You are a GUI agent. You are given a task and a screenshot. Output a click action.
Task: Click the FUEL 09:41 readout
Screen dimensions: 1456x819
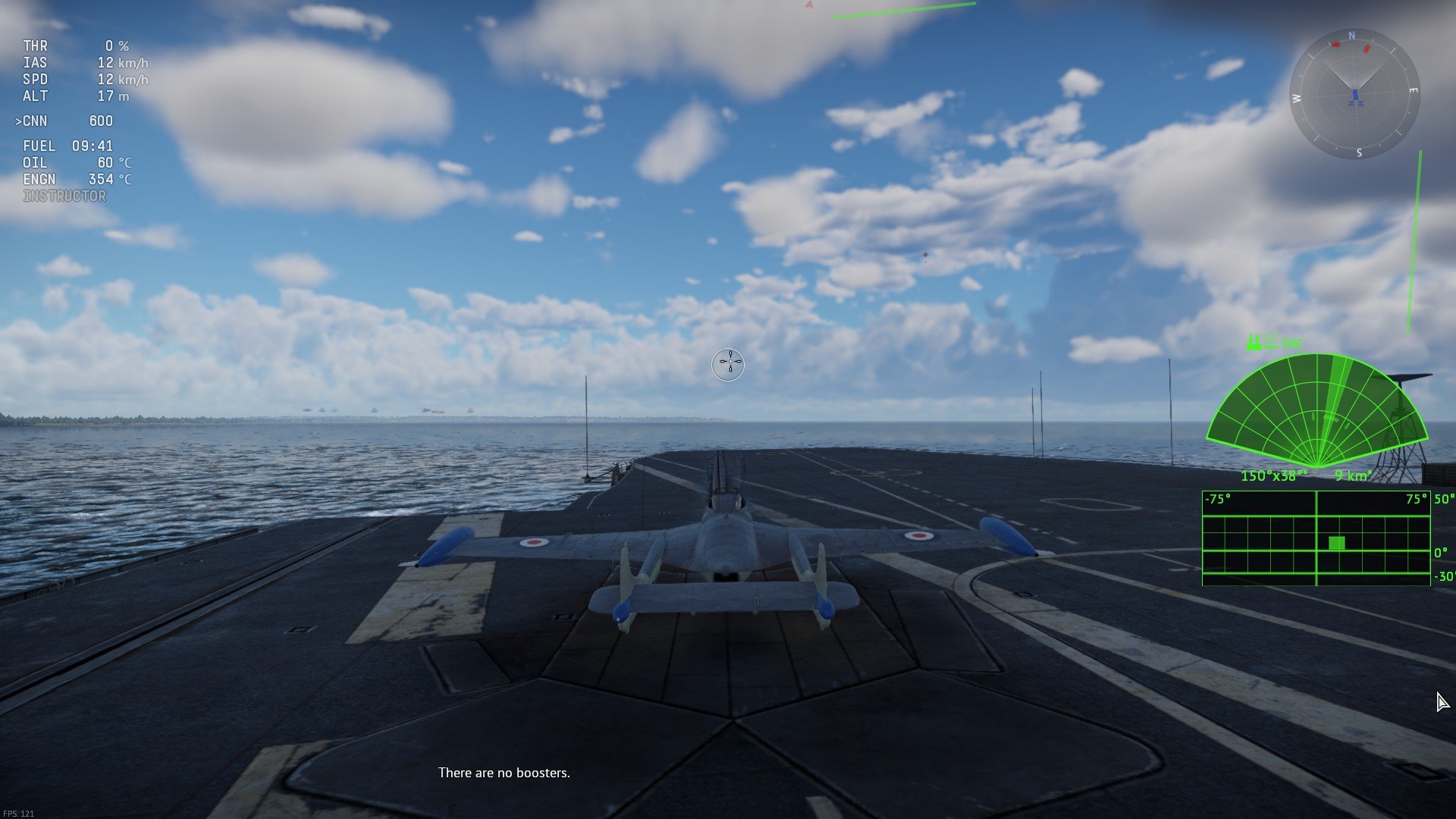pyautogui.click(x=68, y=146)
